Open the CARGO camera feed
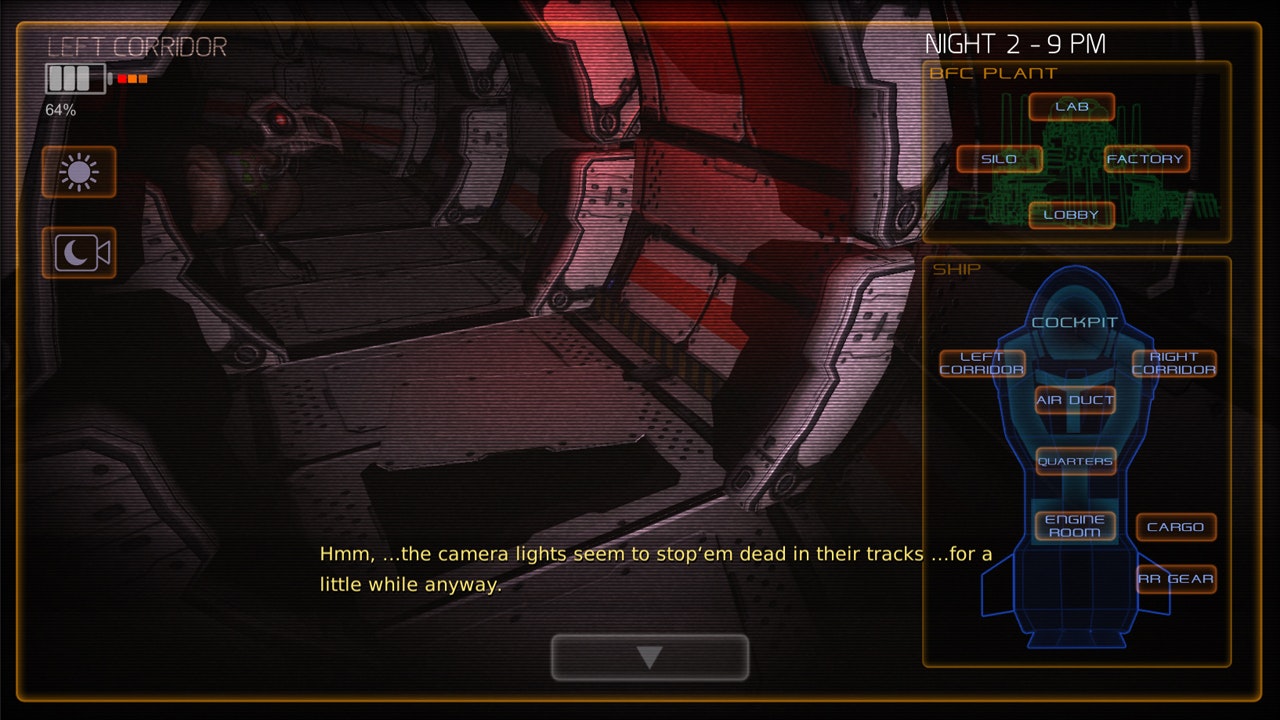1280x720 pixels. click(x=1176, y=527)
